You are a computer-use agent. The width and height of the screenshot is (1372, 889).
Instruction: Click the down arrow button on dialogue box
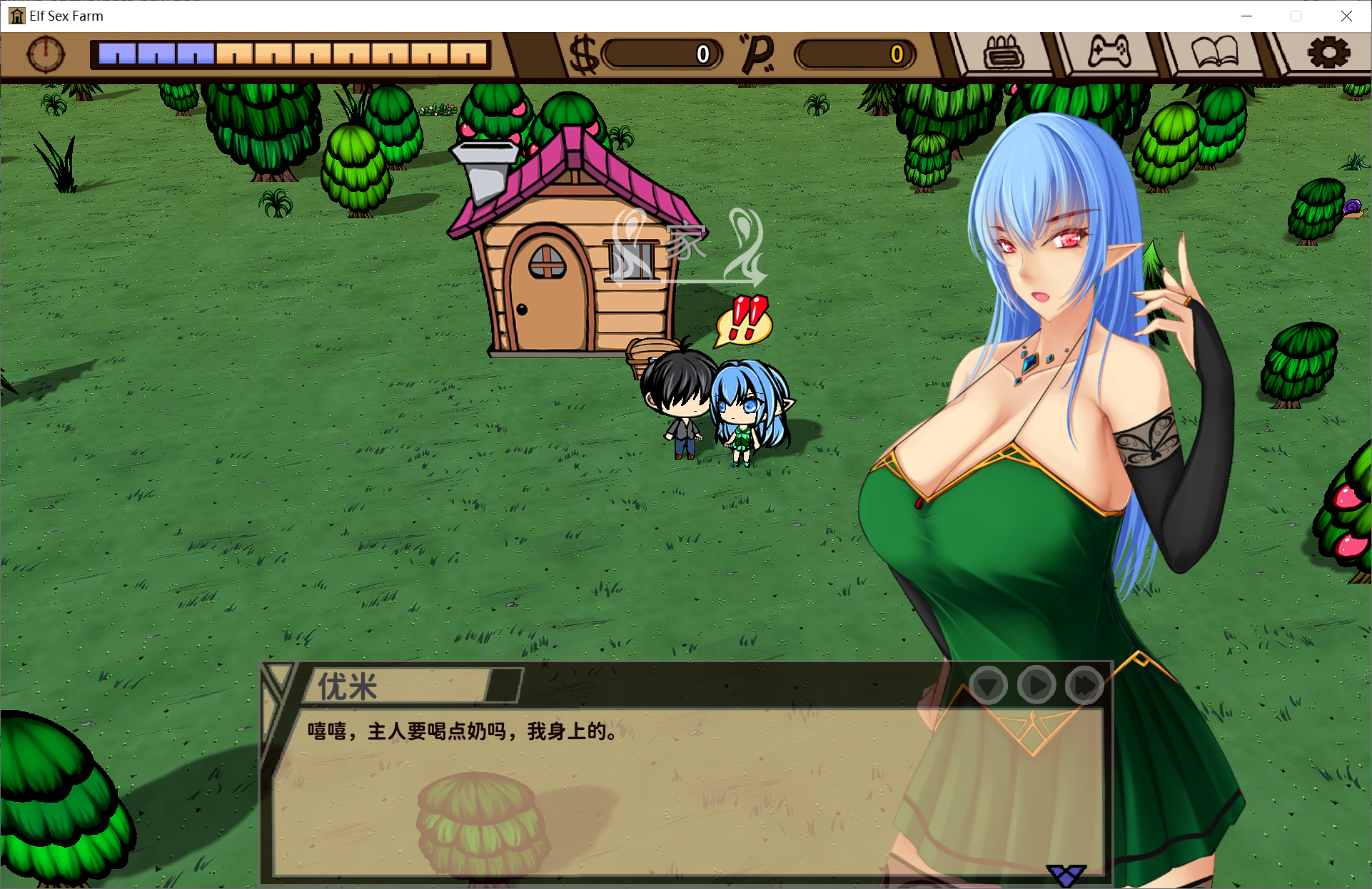989,685
